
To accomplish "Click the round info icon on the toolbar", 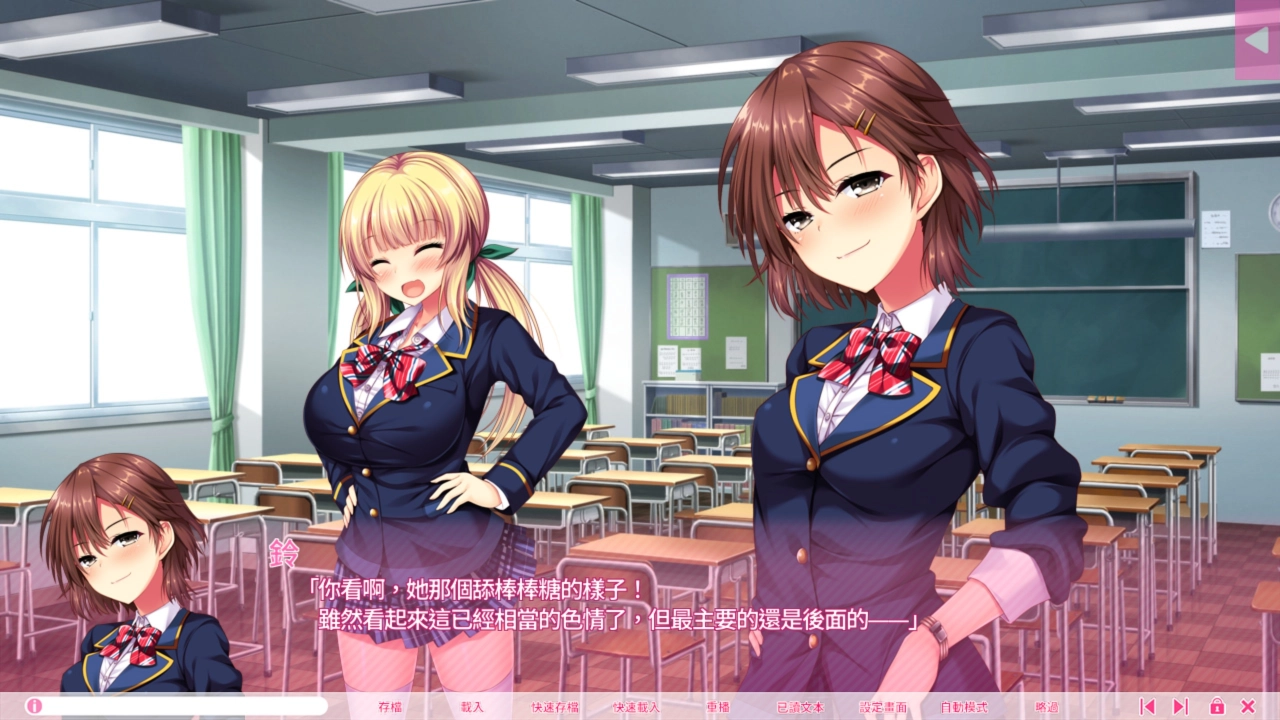I will pos(35,706).
